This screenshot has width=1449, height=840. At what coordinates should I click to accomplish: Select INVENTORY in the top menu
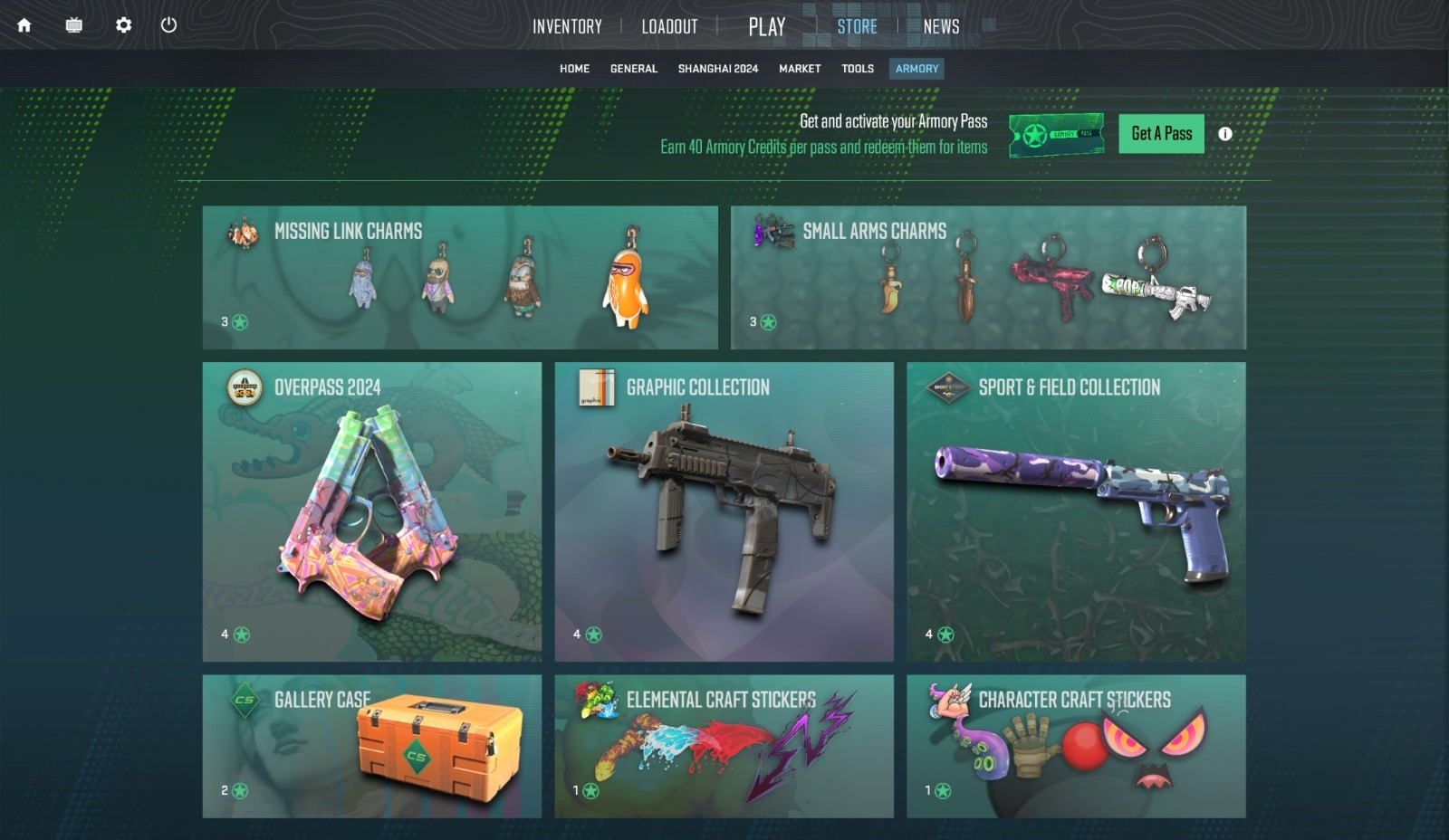click(568, 26)
